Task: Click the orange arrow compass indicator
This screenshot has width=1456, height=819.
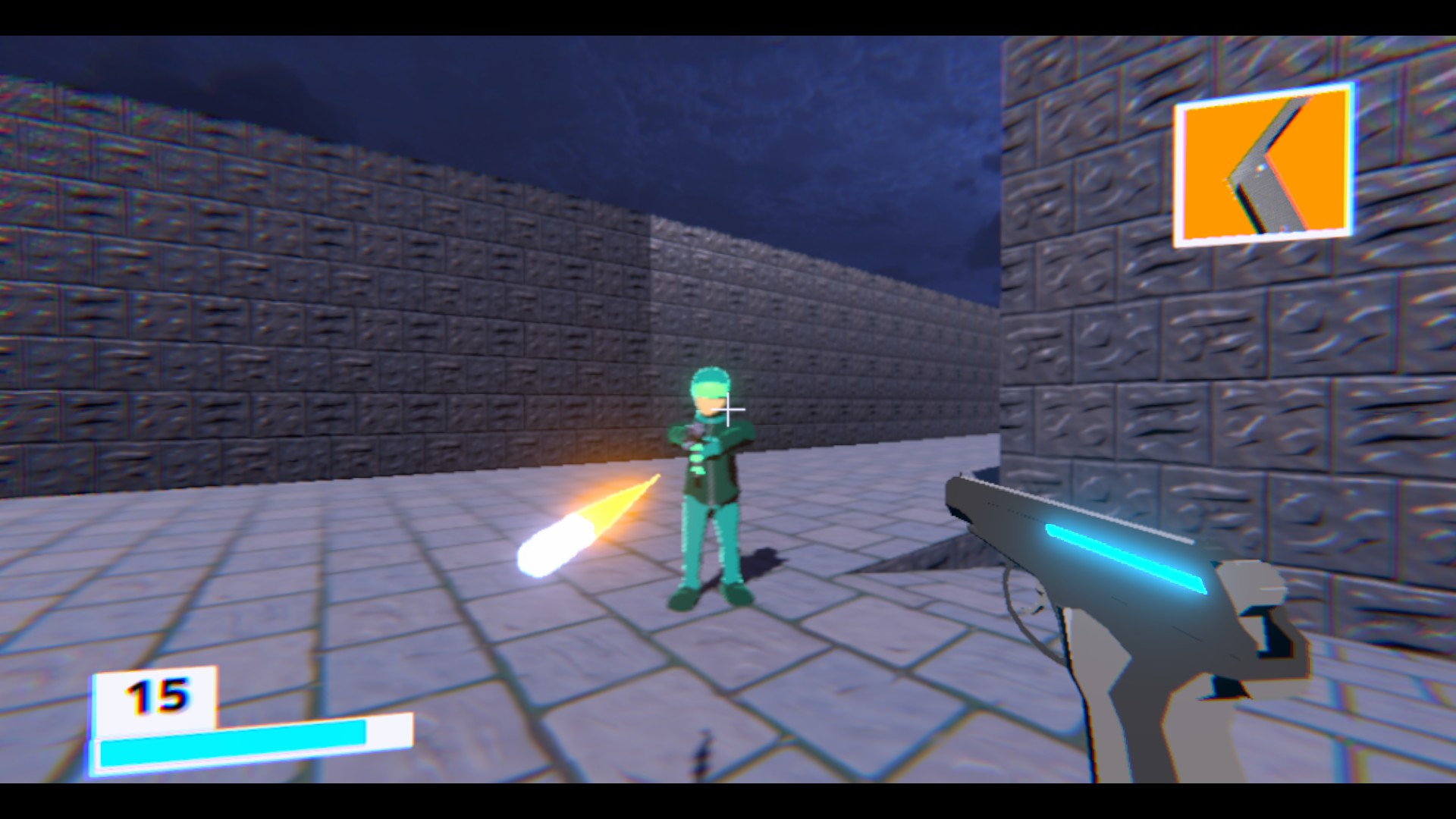Action: (x=1263, y=163)
